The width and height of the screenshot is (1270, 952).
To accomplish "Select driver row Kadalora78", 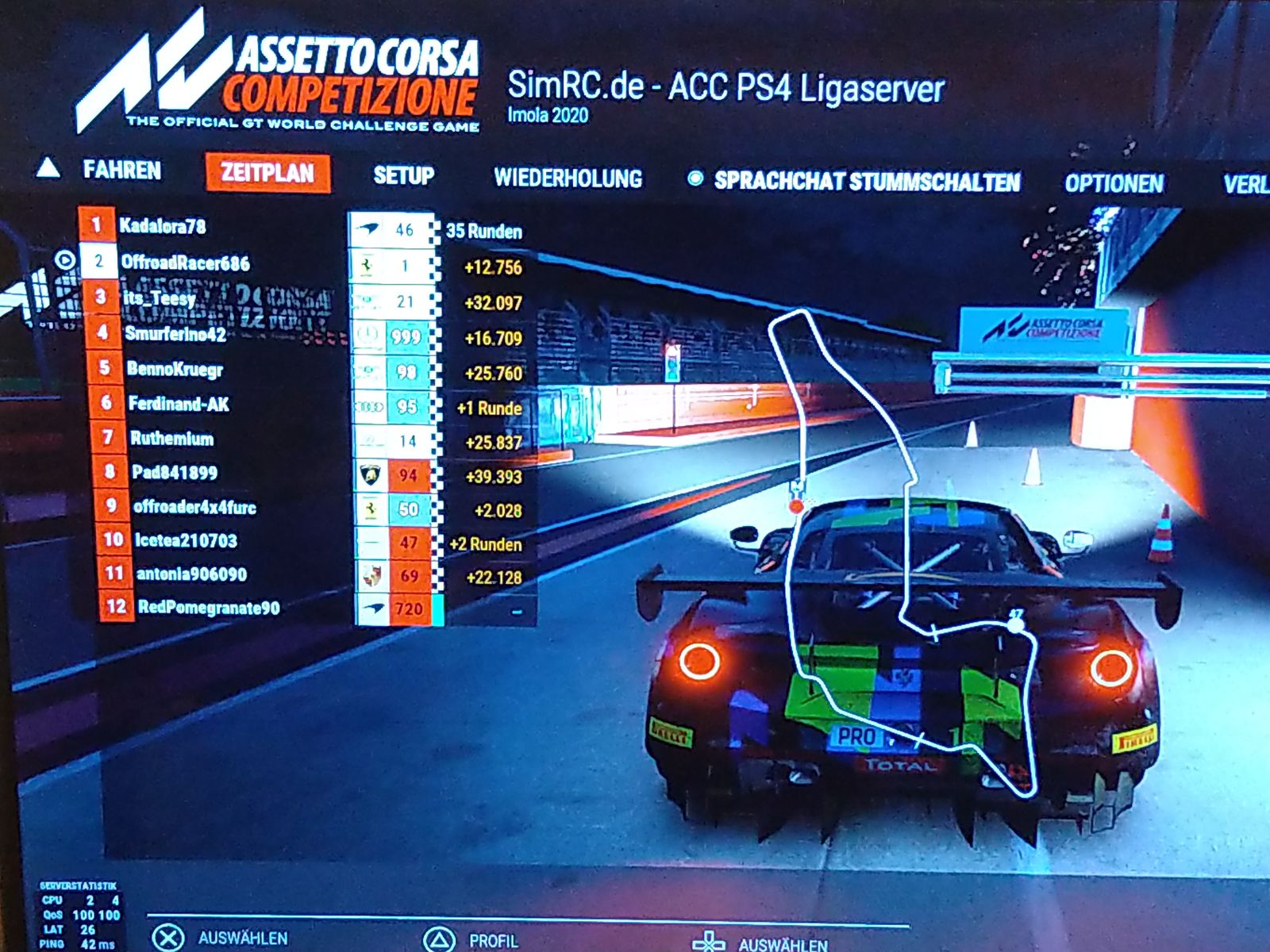I will click(x=162, y=227).
